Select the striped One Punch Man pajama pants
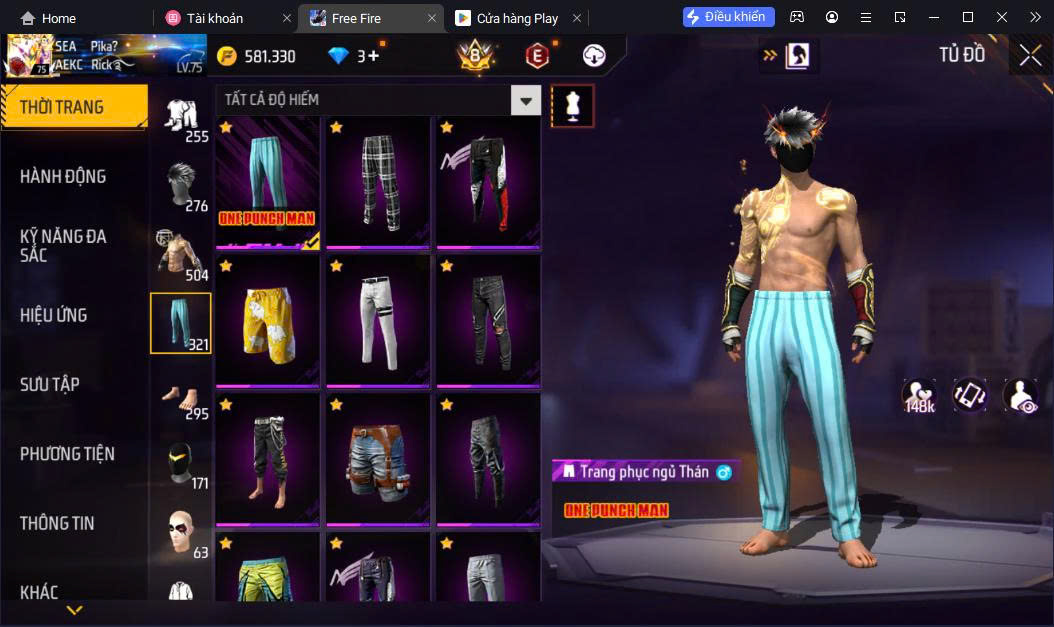 pos(267,181)
